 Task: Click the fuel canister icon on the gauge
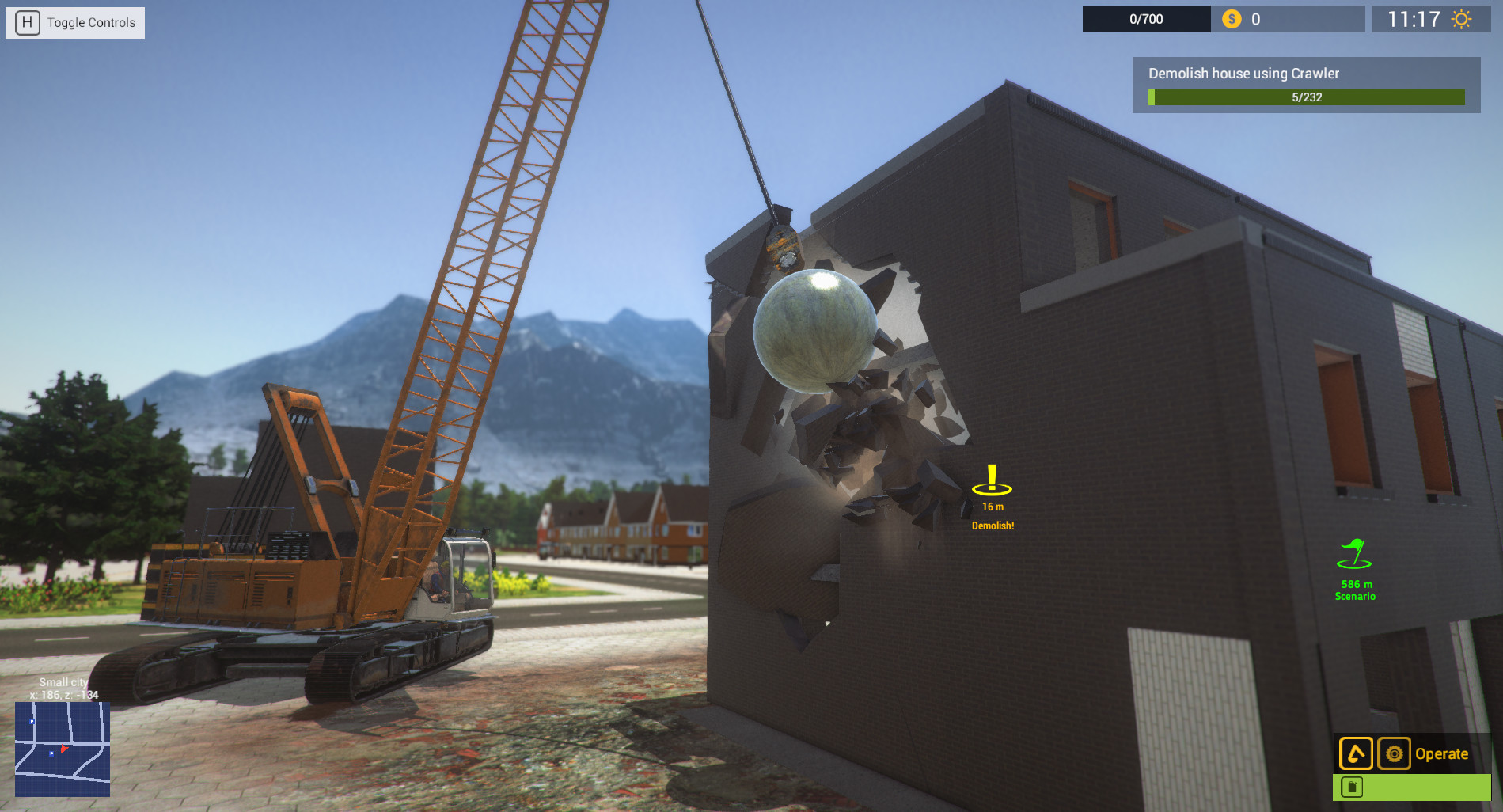1352,787
